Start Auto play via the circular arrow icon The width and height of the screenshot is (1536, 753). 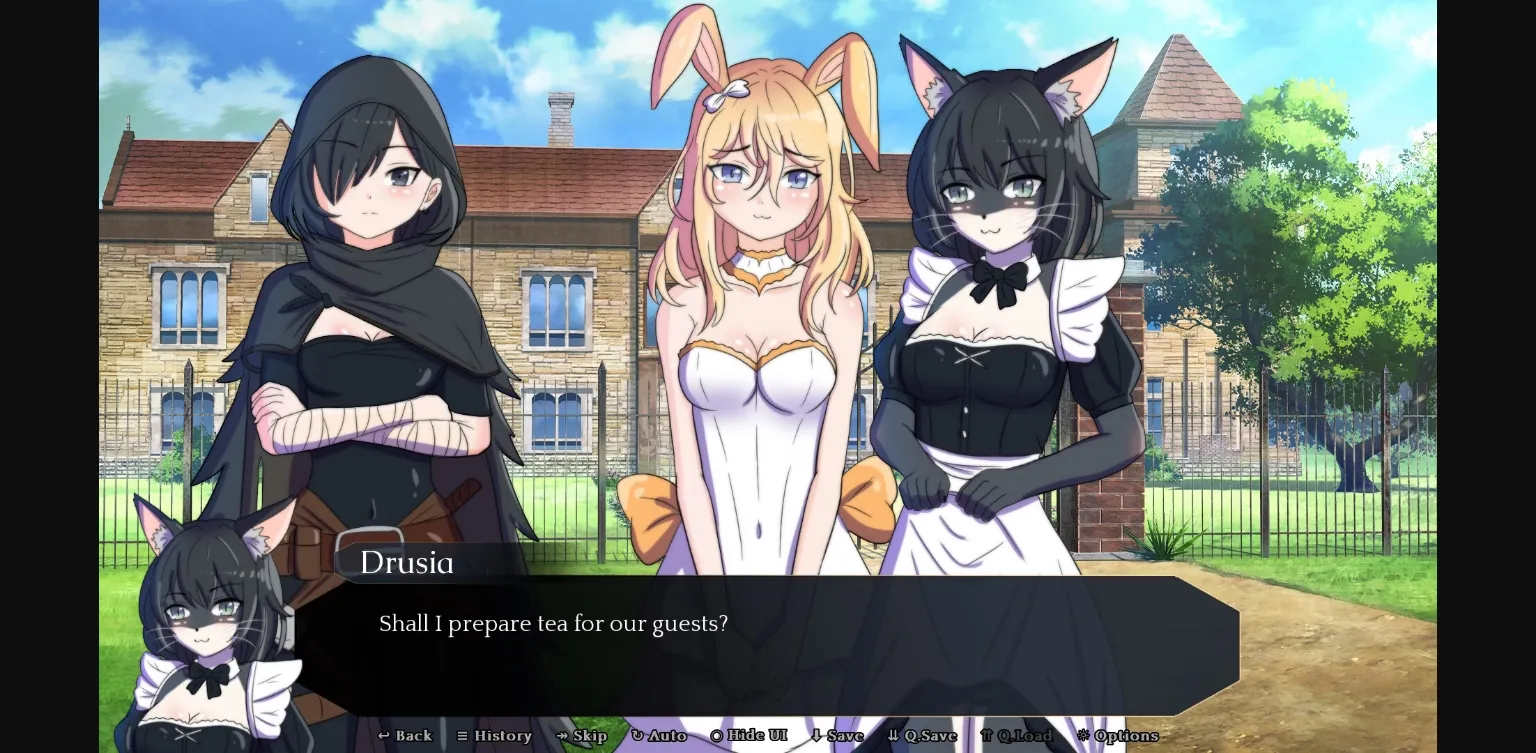pyautogui.click(x=638, y=736)
